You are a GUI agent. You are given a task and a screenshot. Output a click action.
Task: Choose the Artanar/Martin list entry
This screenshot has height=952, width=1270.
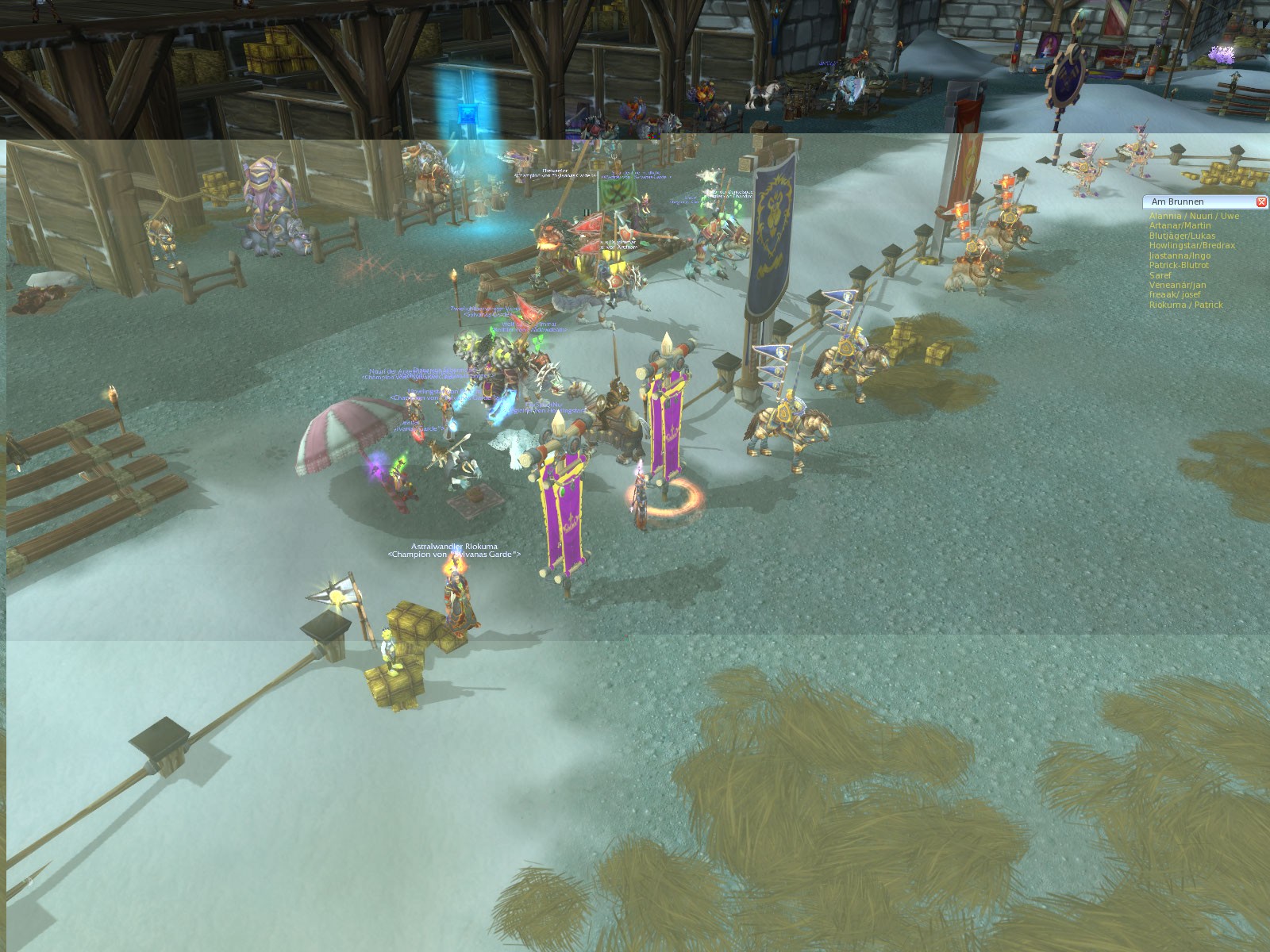(1180, 226)
